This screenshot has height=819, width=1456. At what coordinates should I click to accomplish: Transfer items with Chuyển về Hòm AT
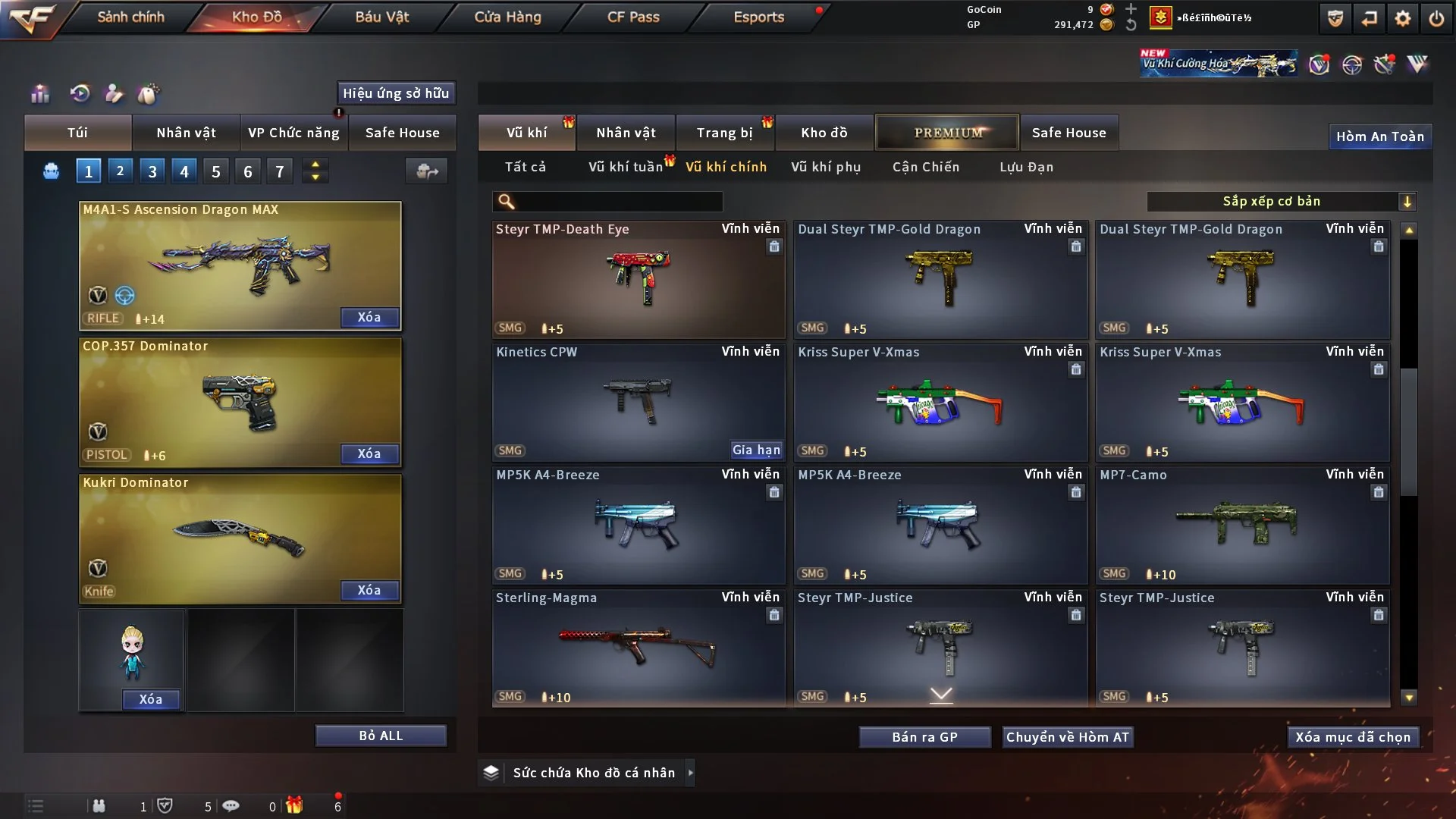(x=1067, y=737)
